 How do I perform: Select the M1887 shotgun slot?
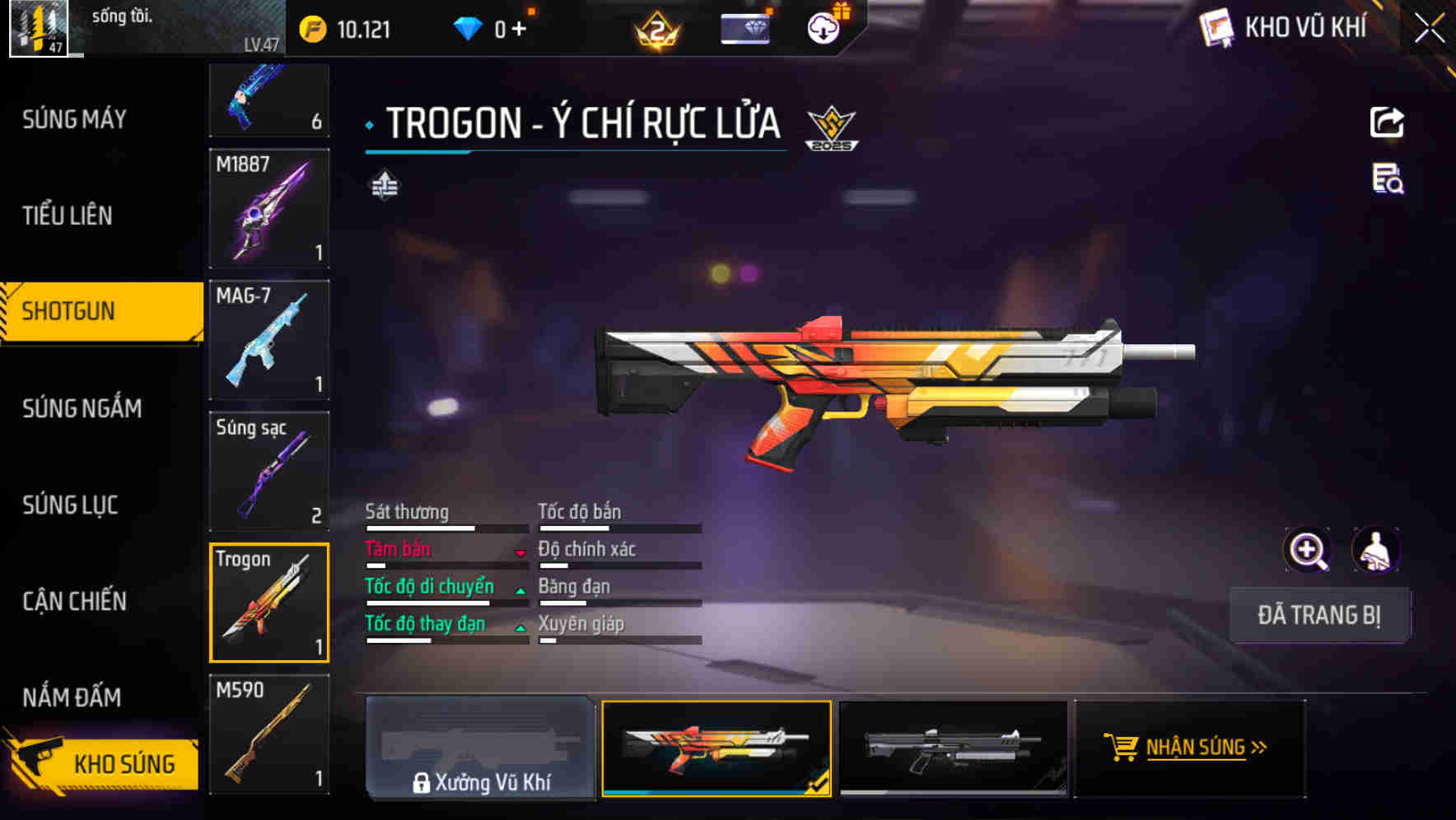[x=269, y=208]
